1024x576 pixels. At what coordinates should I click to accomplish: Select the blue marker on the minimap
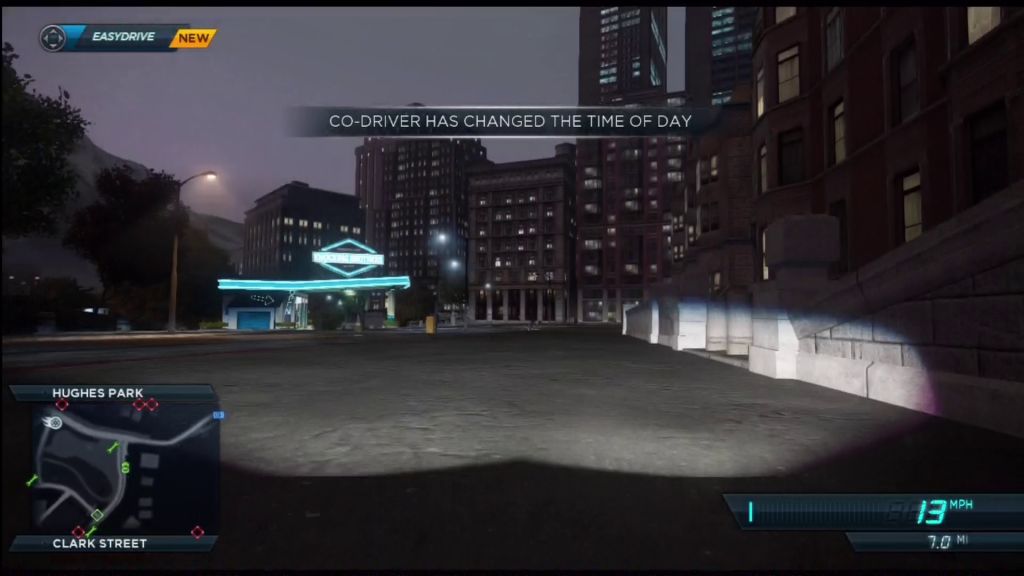tap(218, 415)
